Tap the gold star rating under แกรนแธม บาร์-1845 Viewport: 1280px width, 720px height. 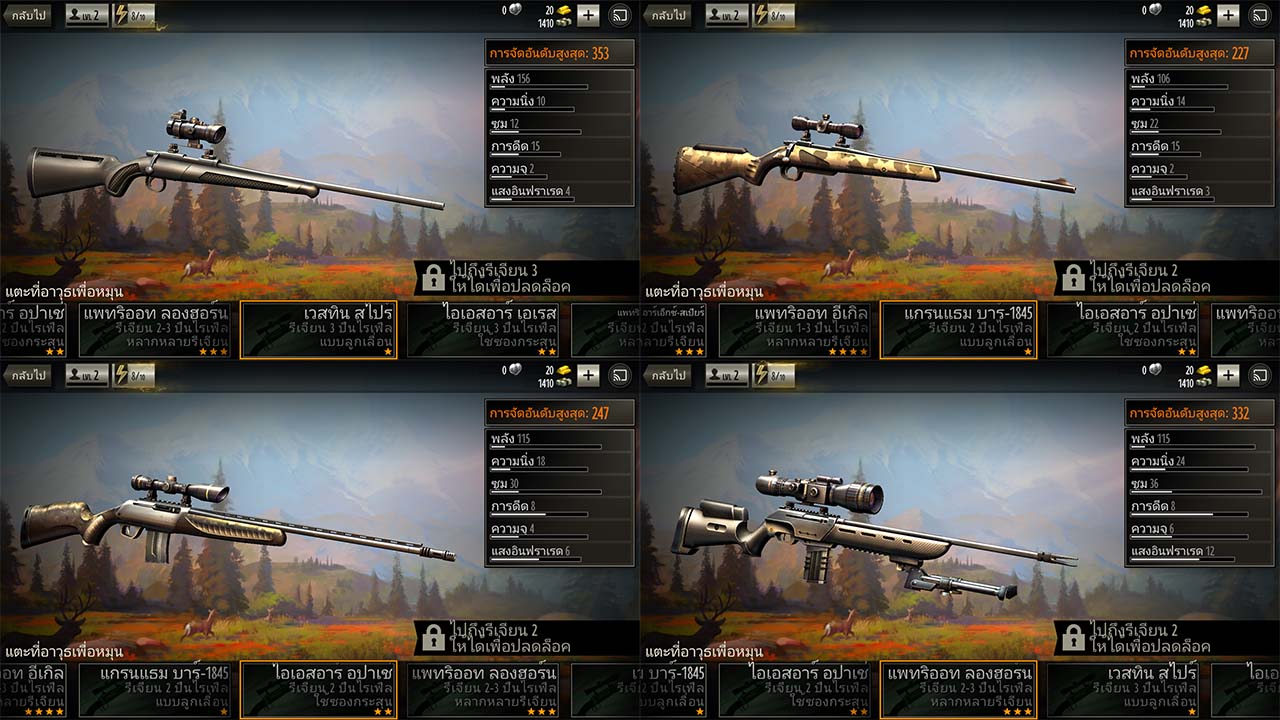coord(1025,352)
